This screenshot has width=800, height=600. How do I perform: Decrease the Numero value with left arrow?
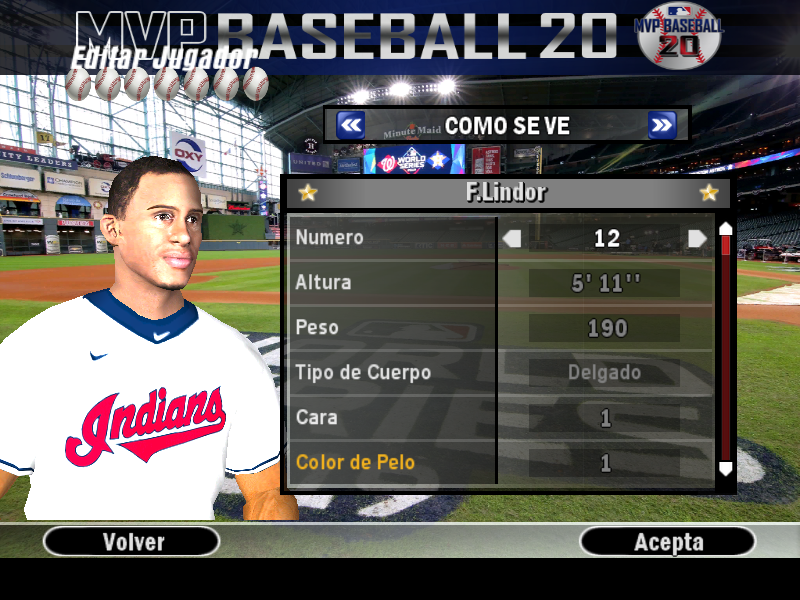[x=512, y=238]
